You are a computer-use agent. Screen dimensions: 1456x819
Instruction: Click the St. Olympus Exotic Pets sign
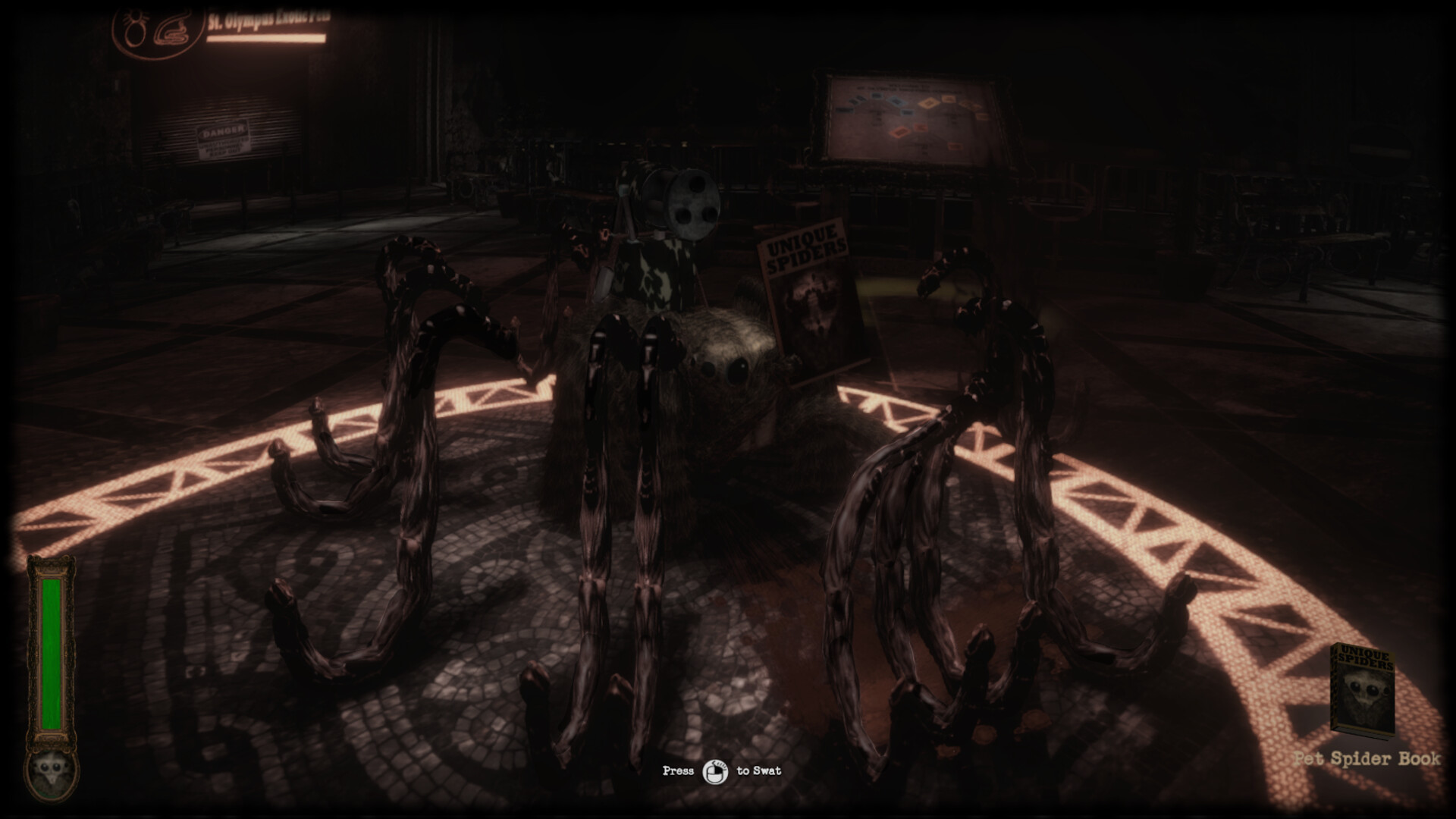267,20
